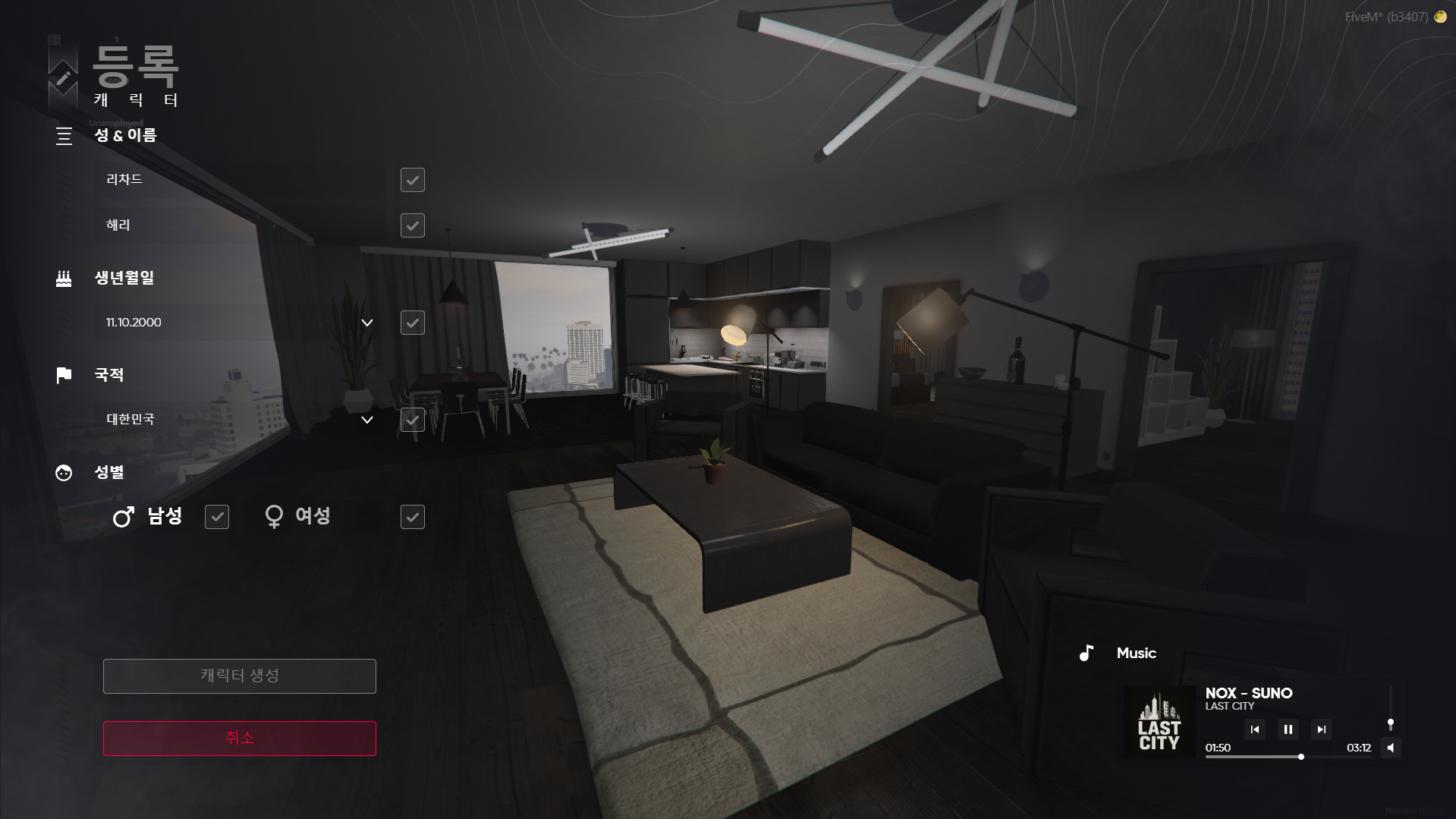Click the LAST CITY album thumbnail

(x=1159, y=722)
